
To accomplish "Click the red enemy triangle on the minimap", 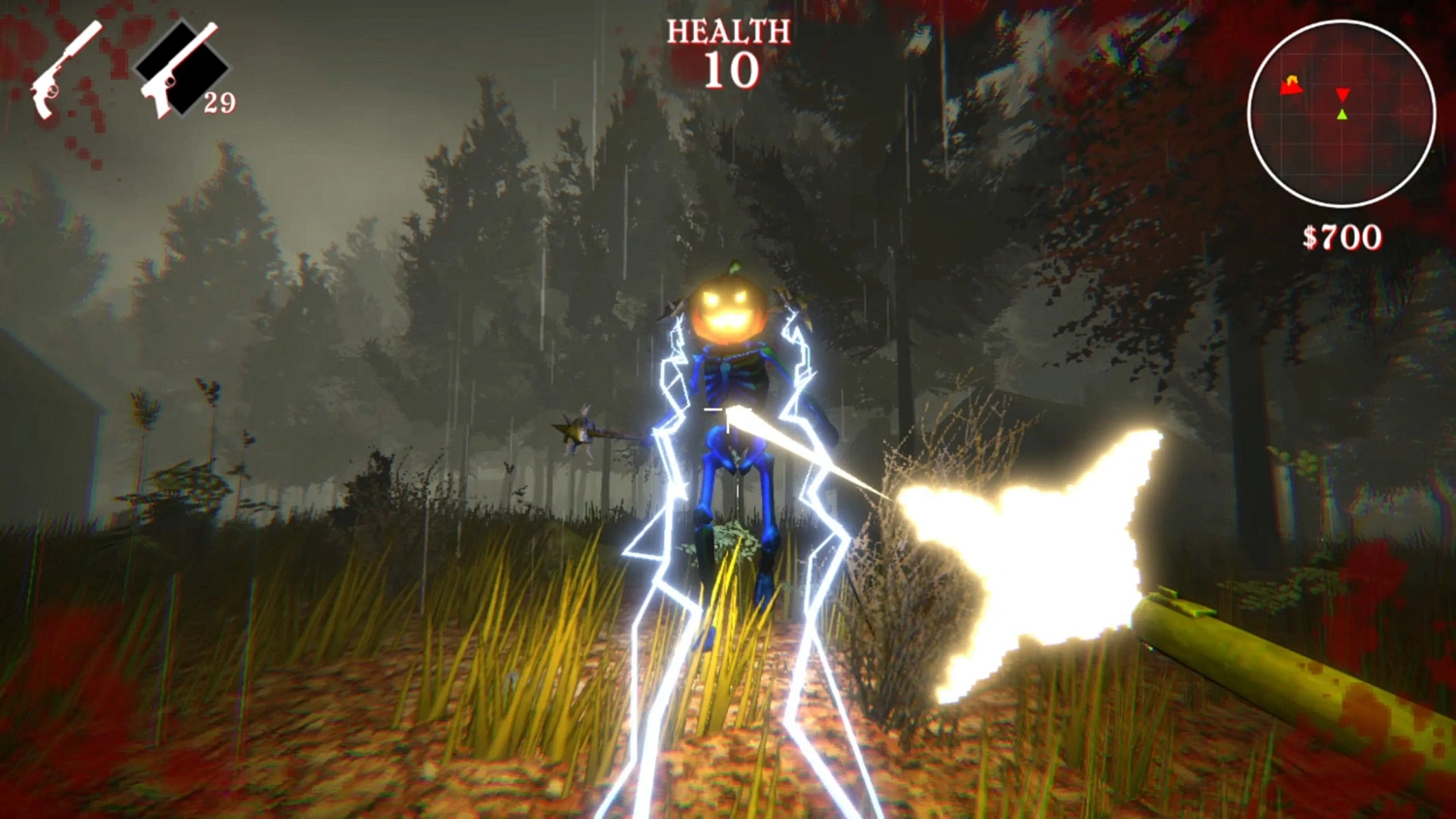I will (x=1343, y=95).
